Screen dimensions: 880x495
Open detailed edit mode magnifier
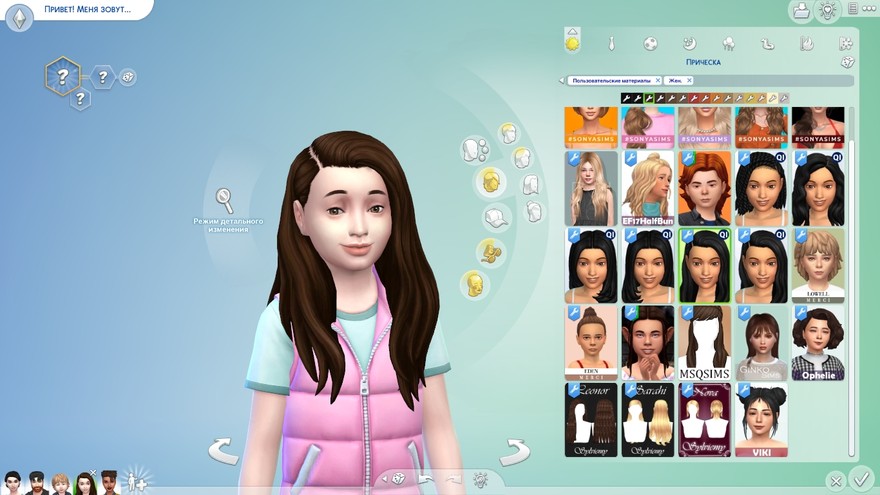click(x=225, y=198)
